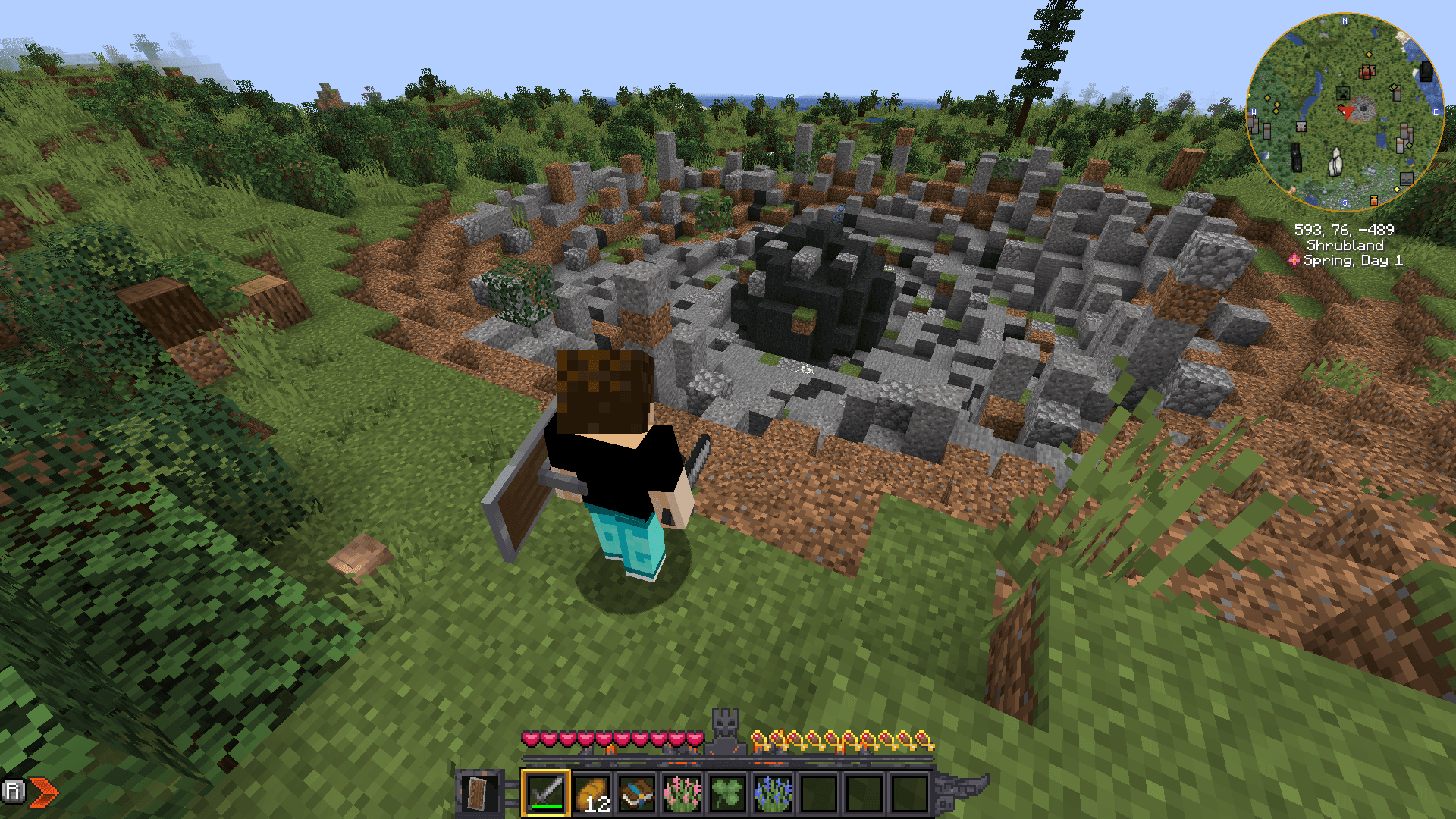Image resolution: width=1456 pixels, height=819 pixels.
Task: Click the W compass marker on the minimap
Action: pyautogui.click(x=1254, y=111)
